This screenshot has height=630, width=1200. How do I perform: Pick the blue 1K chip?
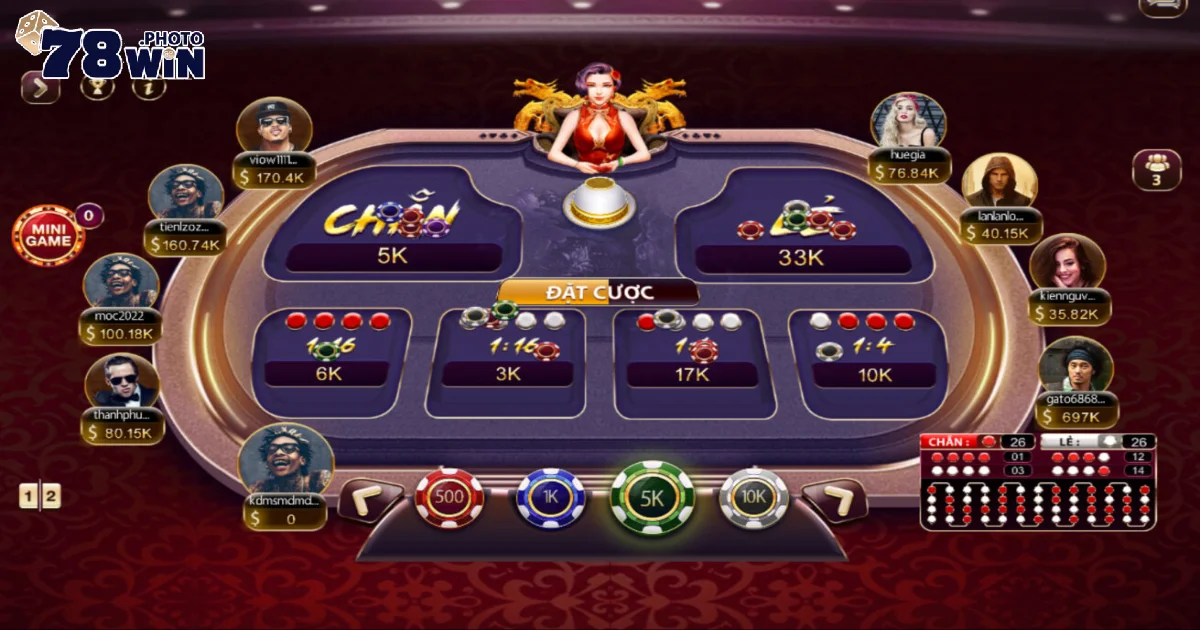pos(550,497)
